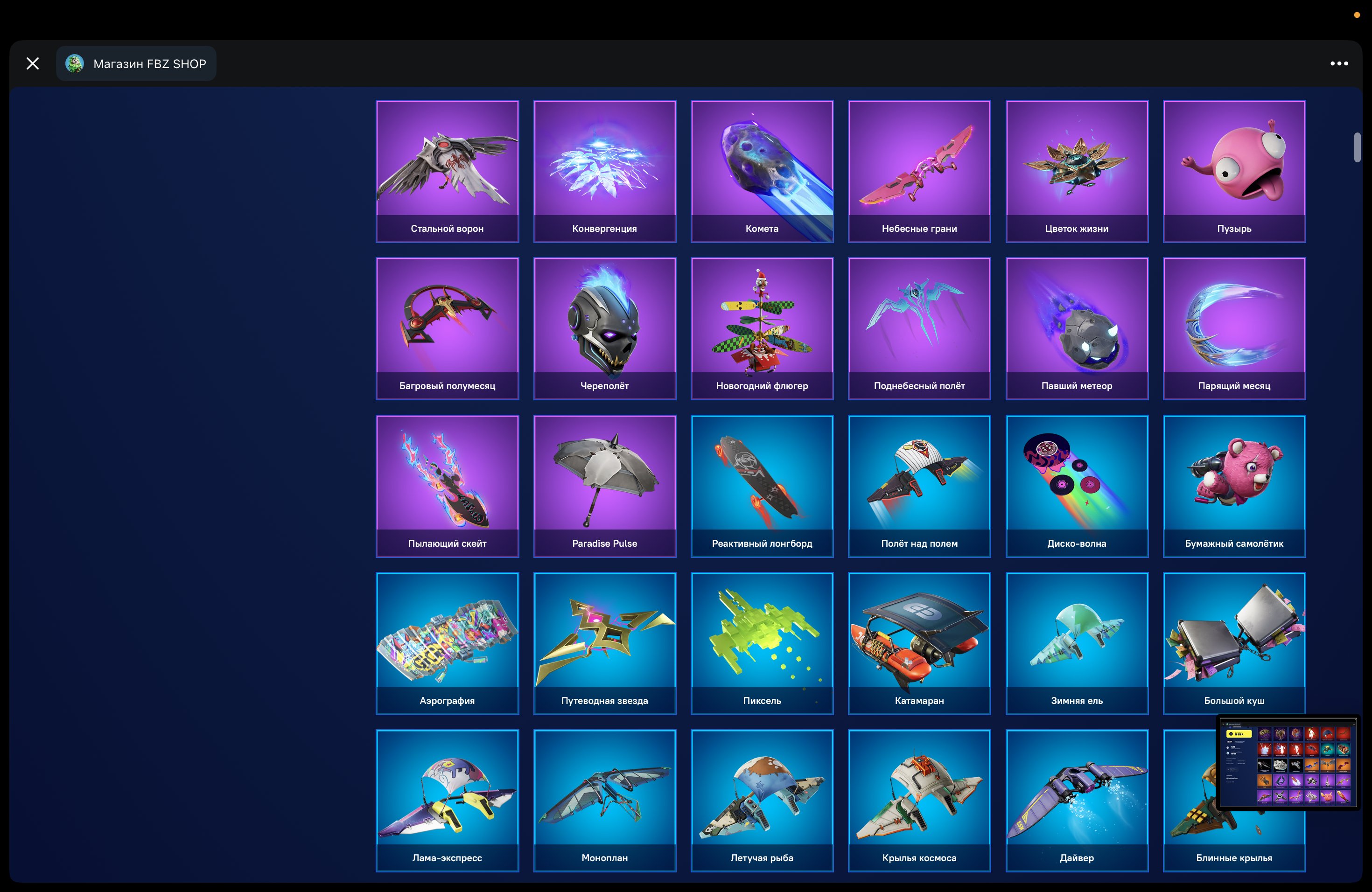Image resolution: width=1372 pixels, height=892 pixels.
Task: Select the Катамаран glider
Action: point(919,644)
